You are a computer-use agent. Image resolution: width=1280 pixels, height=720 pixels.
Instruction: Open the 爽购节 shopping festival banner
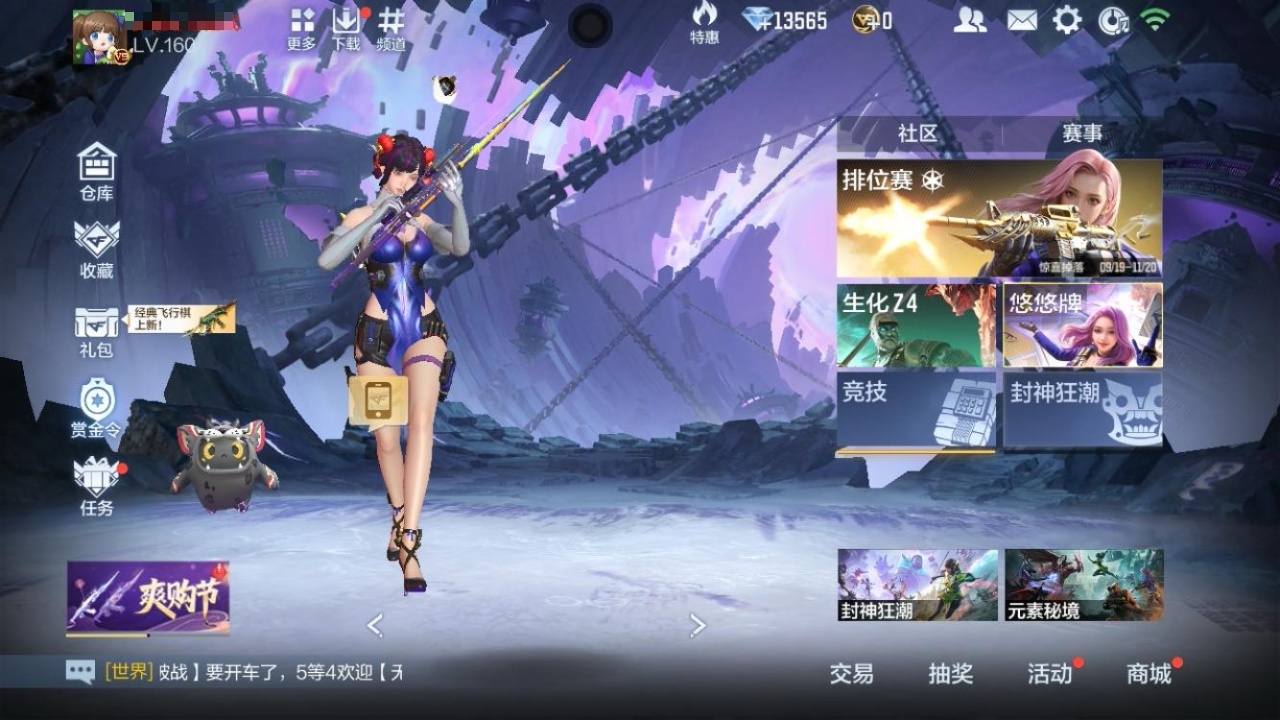(148, 598)
